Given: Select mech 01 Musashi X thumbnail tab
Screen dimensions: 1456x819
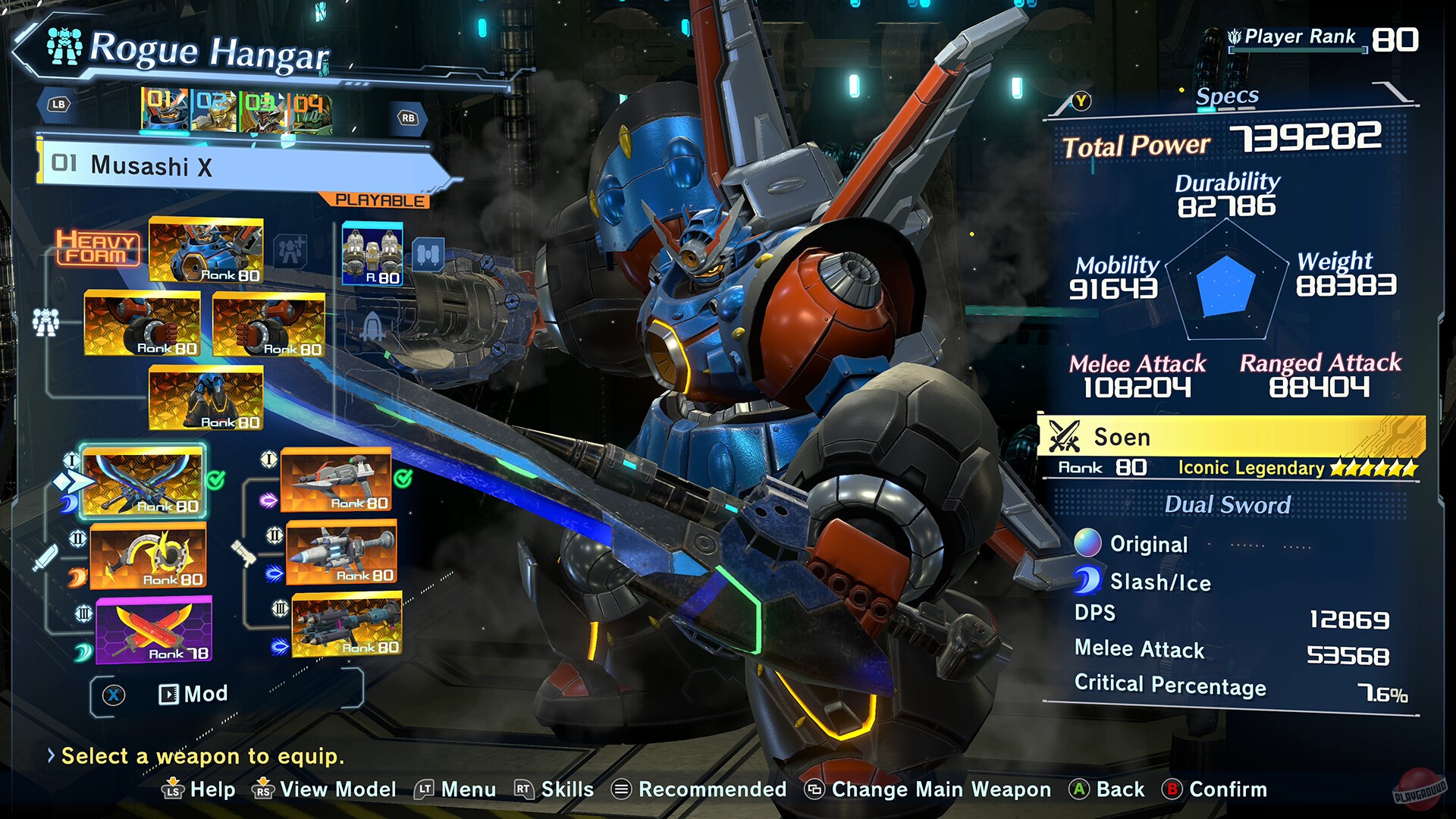Looking at the screenshot, I should pos(165,110).
